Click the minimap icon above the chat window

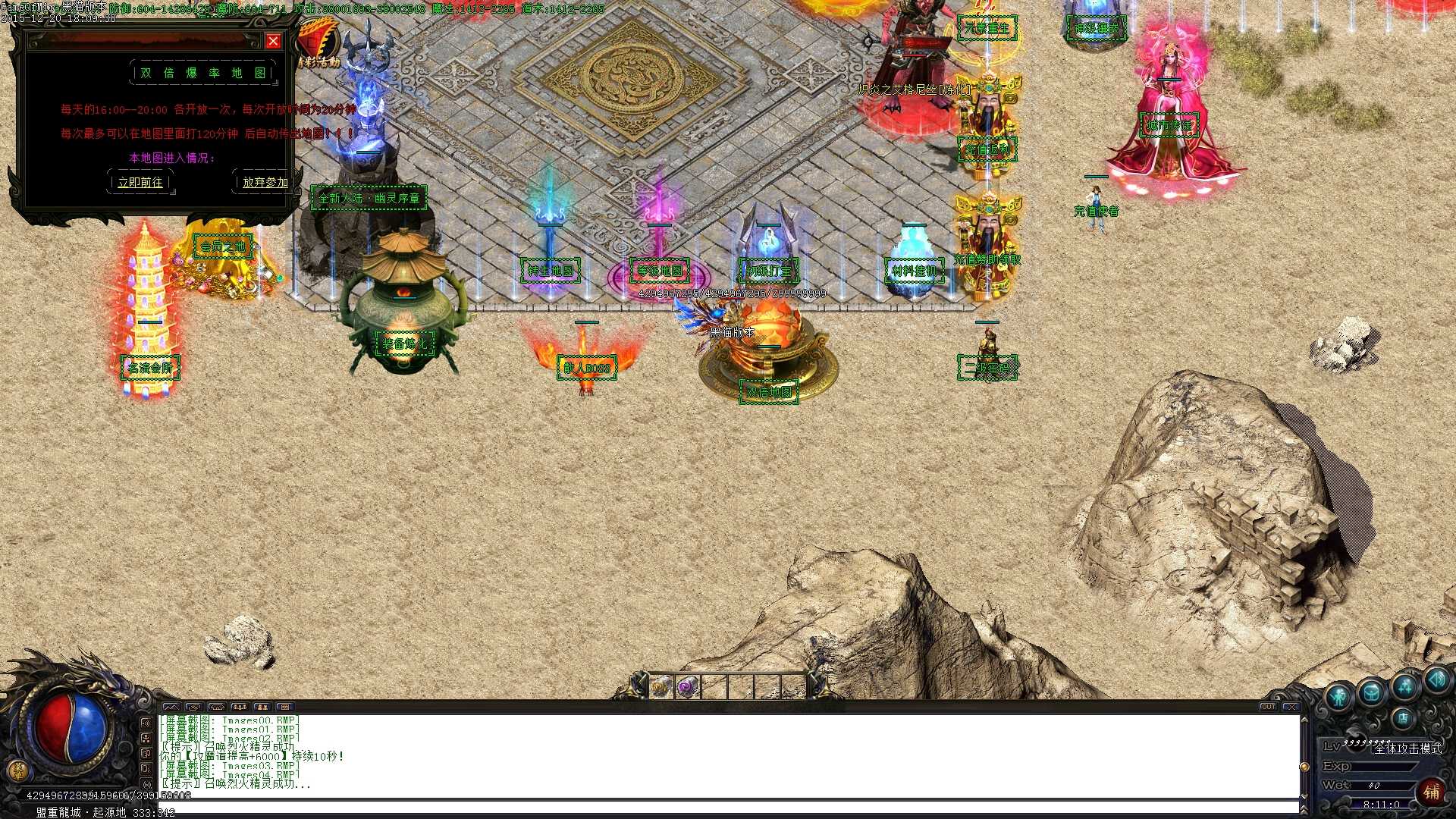pyautogui.click(x=171, y=707)
